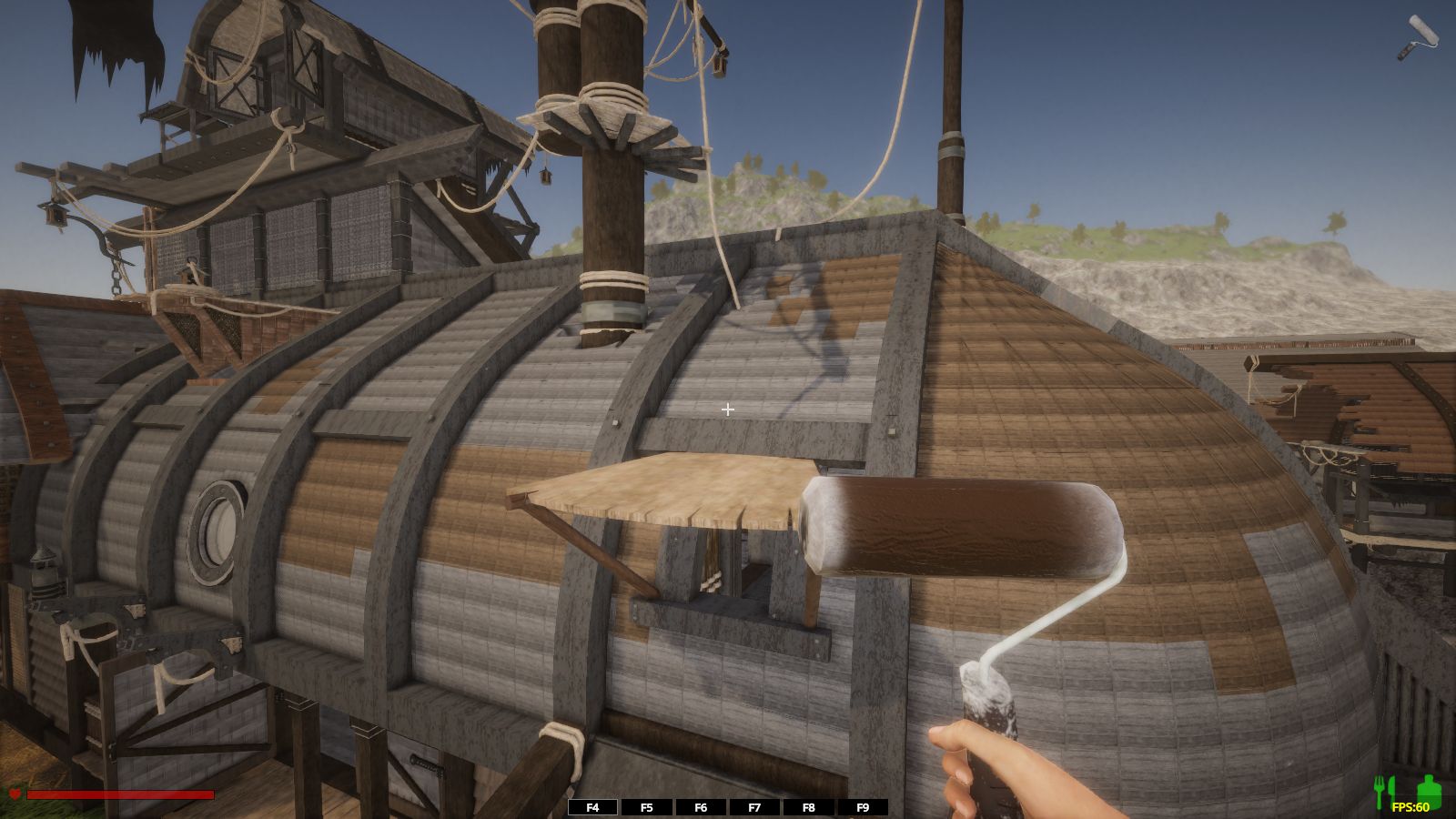1456x819 pixels.
Task: Click the paint roller icon
Action: (x=1418, y=36)
